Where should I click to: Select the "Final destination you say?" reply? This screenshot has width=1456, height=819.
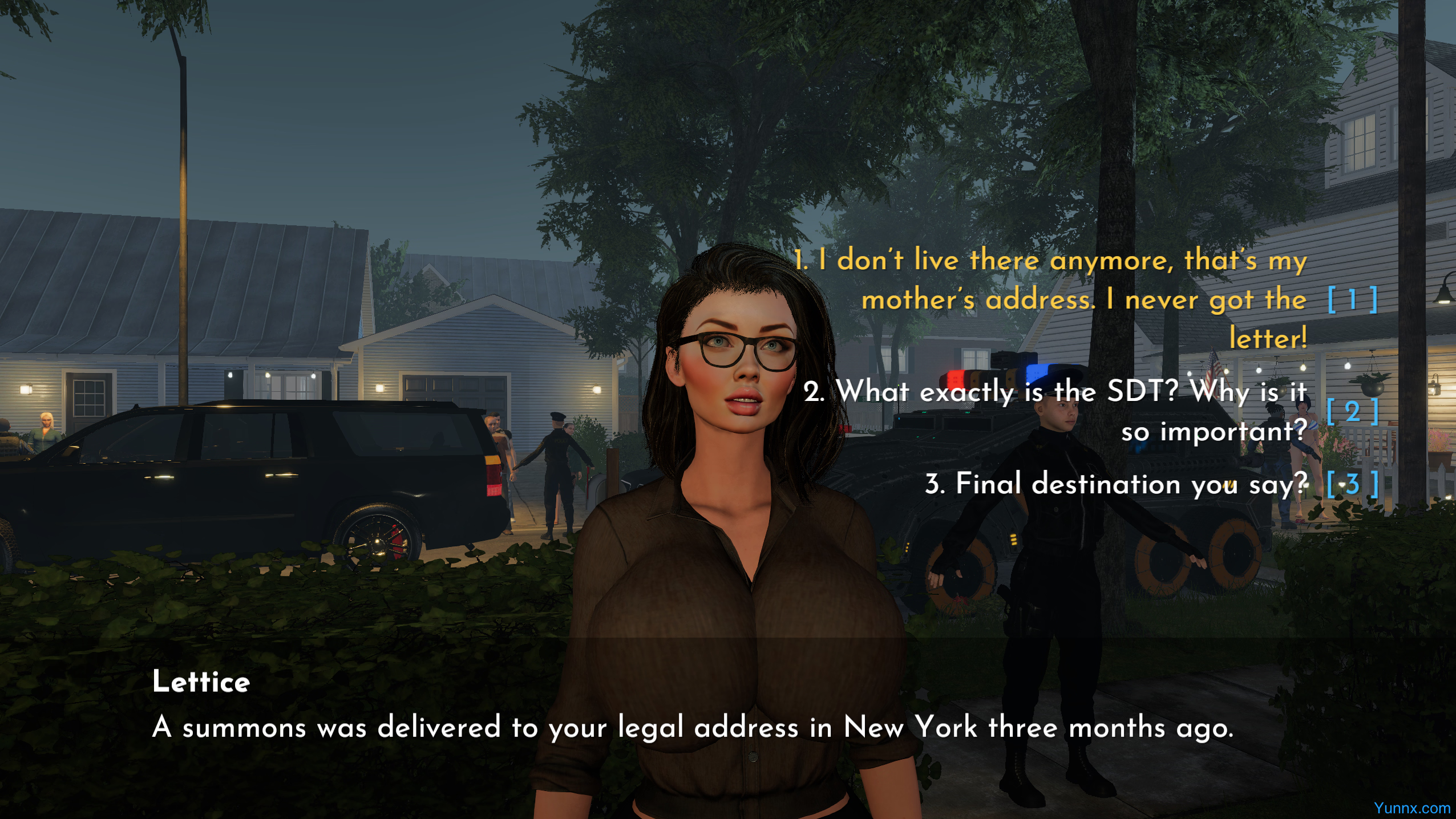(1116, 484)
